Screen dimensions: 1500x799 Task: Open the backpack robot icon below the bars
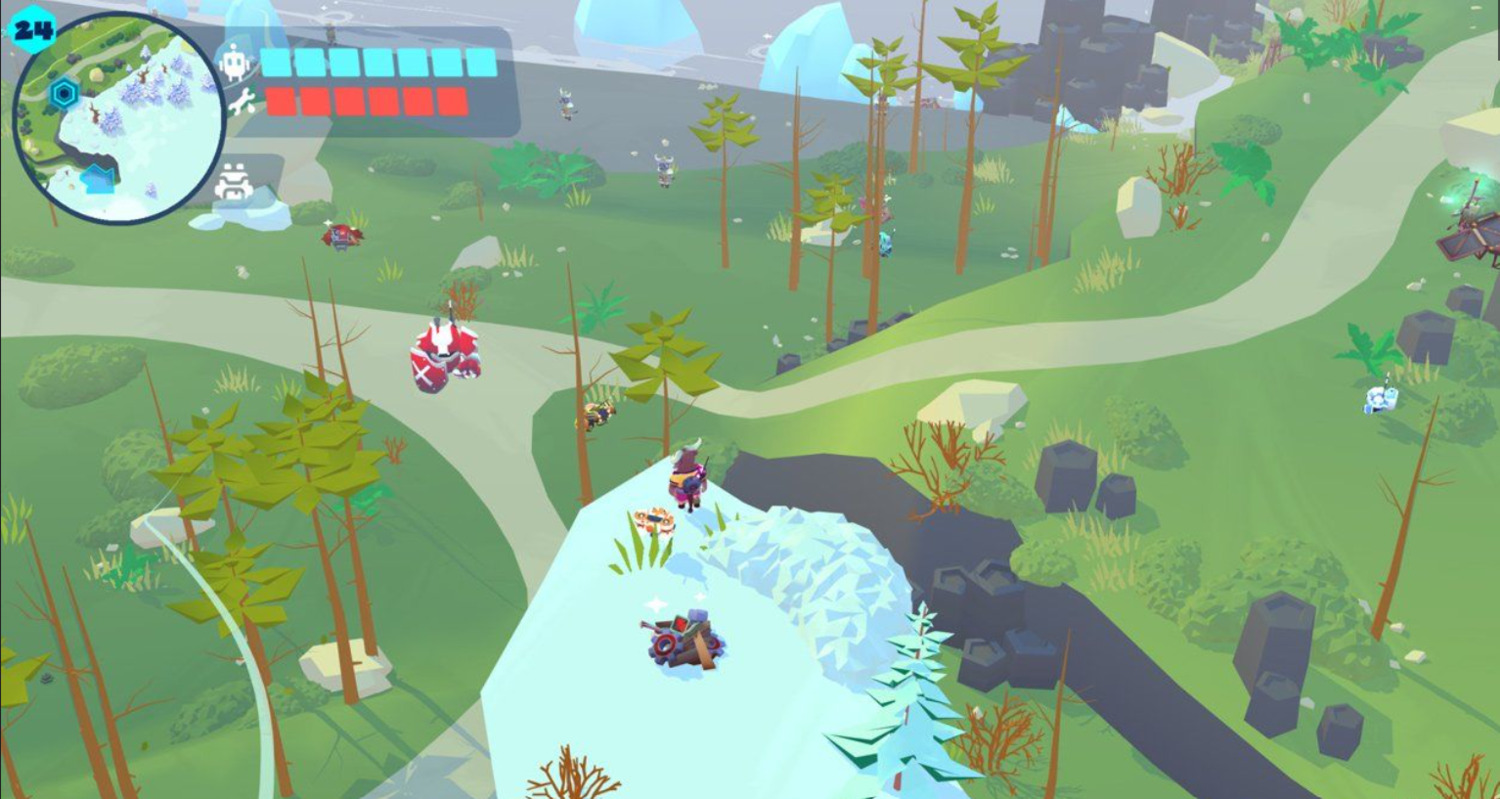tap(234, 182)
